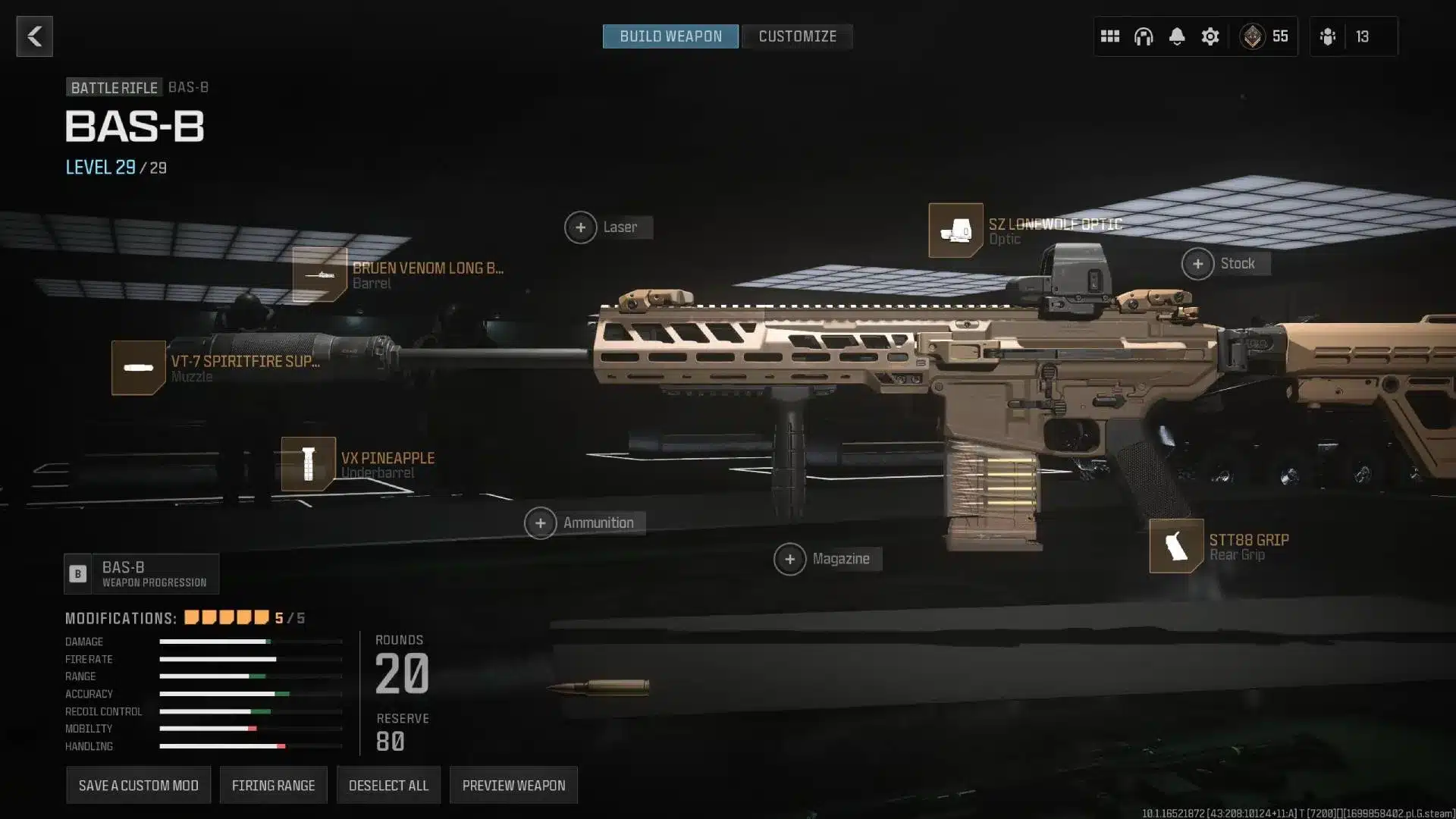This screenshot has width=1456, height=819.
Task: Add an Ammunition attachment
Action: 541,522
